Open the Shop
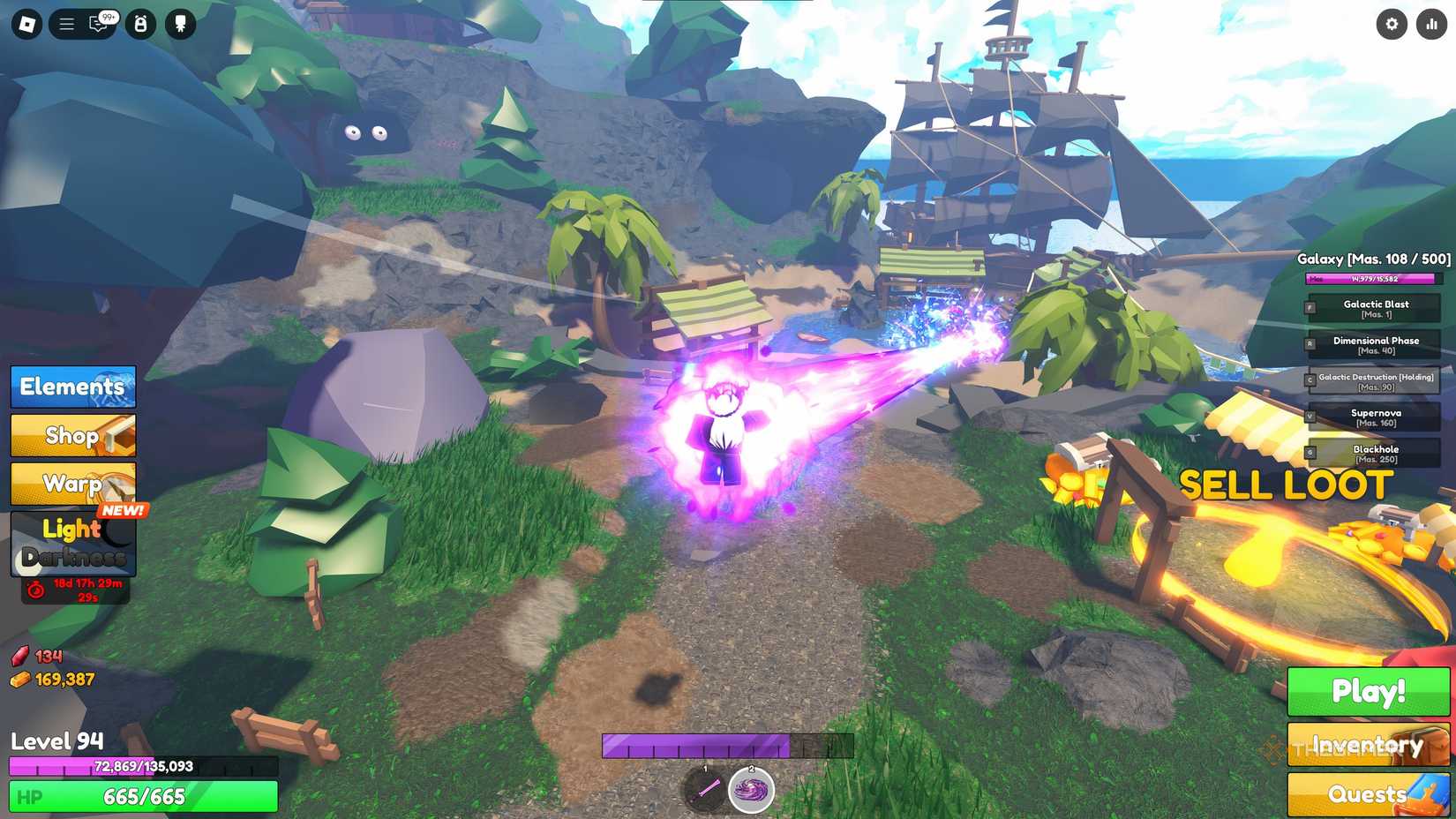1456x819 pixels. [72, 435]
